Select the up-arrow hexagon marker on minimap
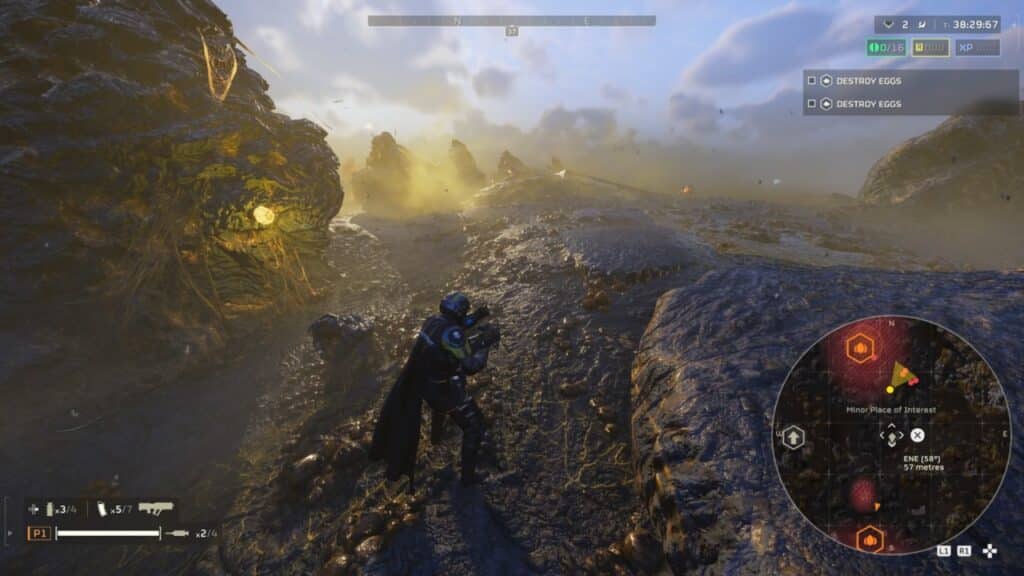 pos(794,436)
